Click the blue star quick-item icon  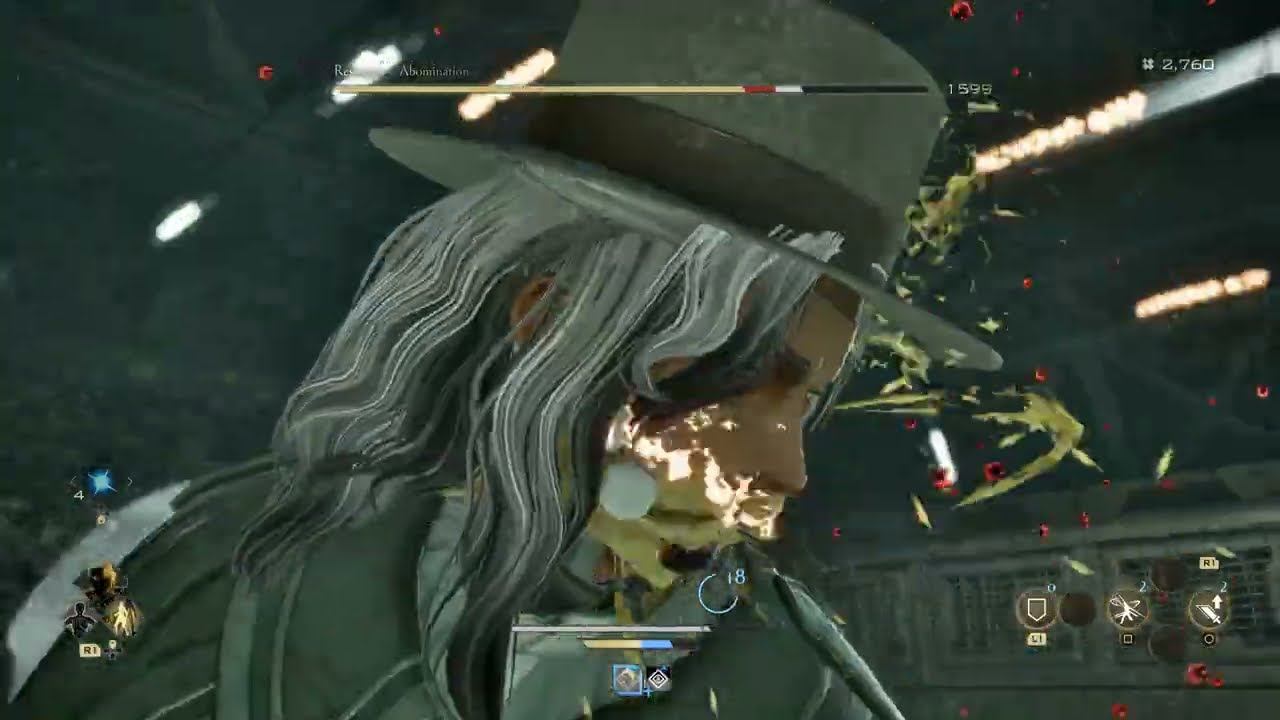[100, 481]
